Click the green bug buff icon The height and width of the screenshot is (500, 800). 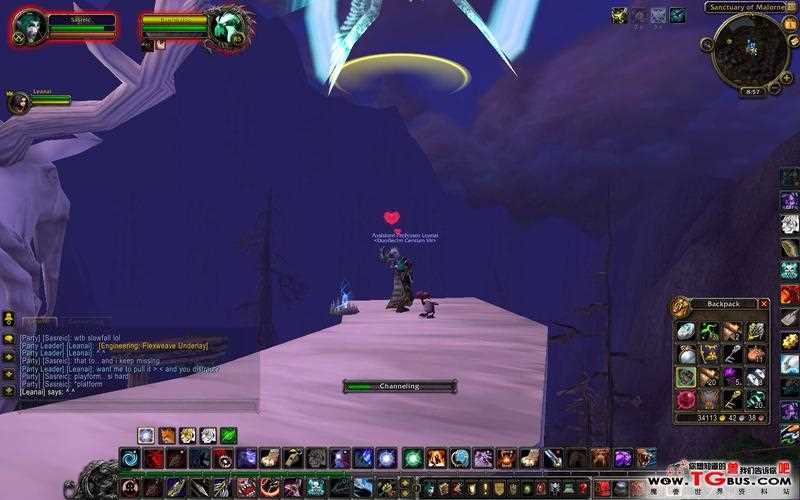pyautogui.click(x=619, y=15)
